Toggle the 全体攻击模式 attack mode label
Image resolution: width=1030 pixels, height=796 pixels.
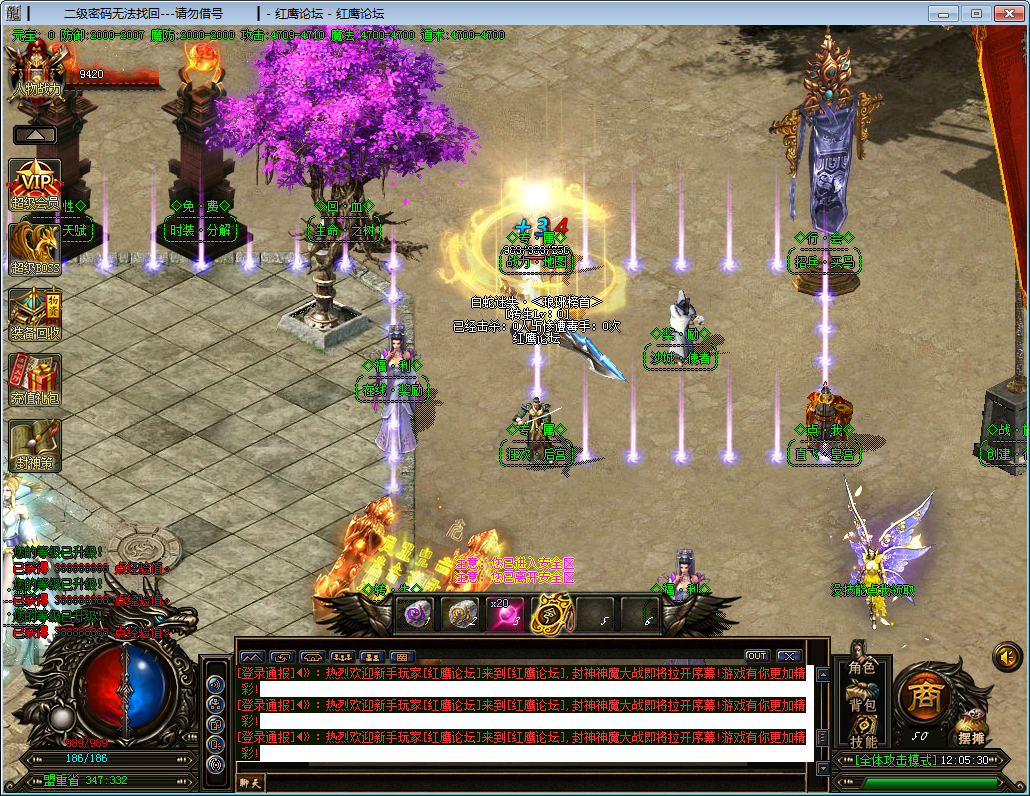pyautogui.click(x=895, y=760)
